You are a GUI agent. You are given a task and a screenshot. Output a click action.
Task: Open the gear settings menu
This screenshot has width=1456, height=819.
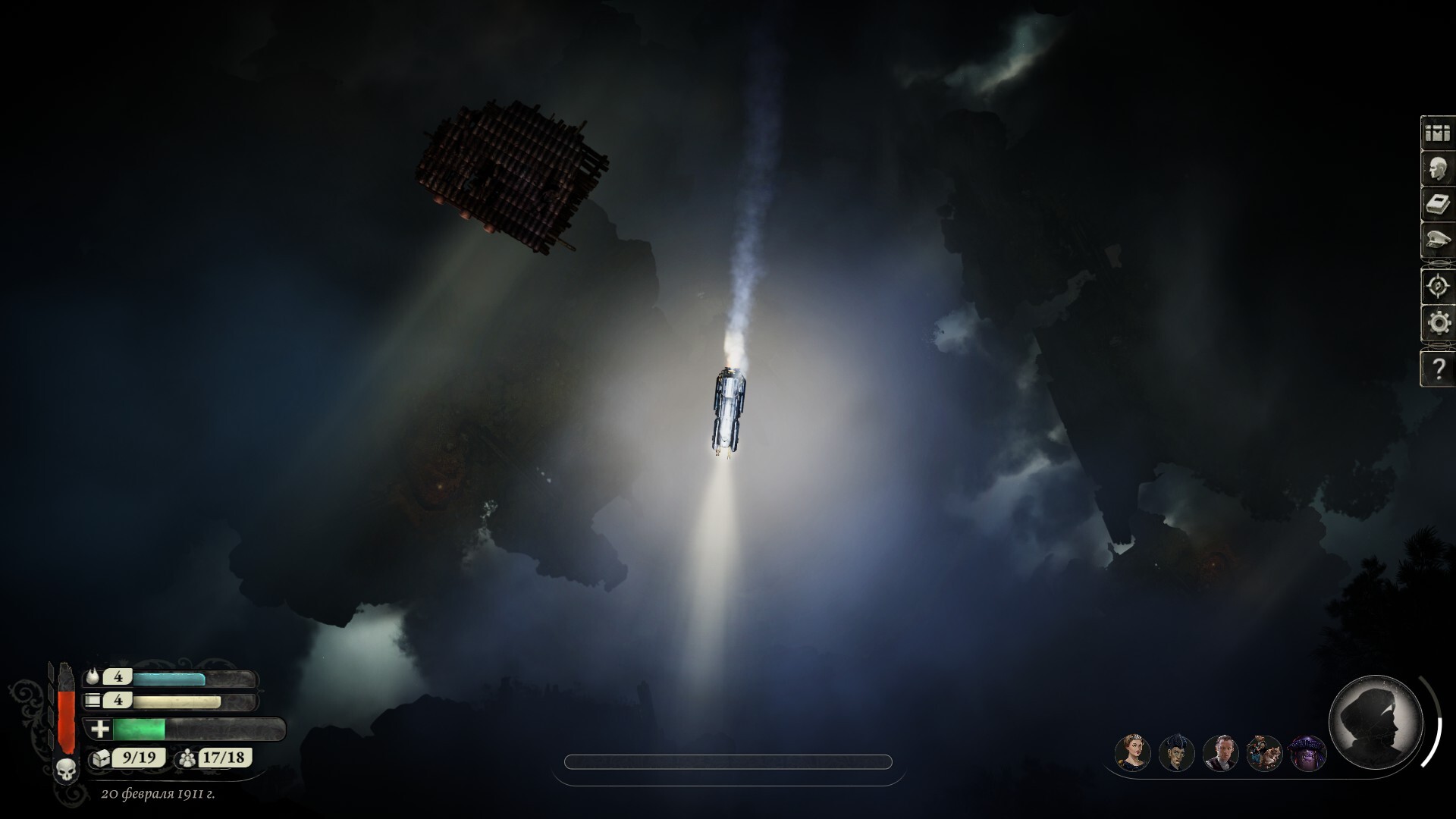pyautogui.click(x=1437, y=324)
